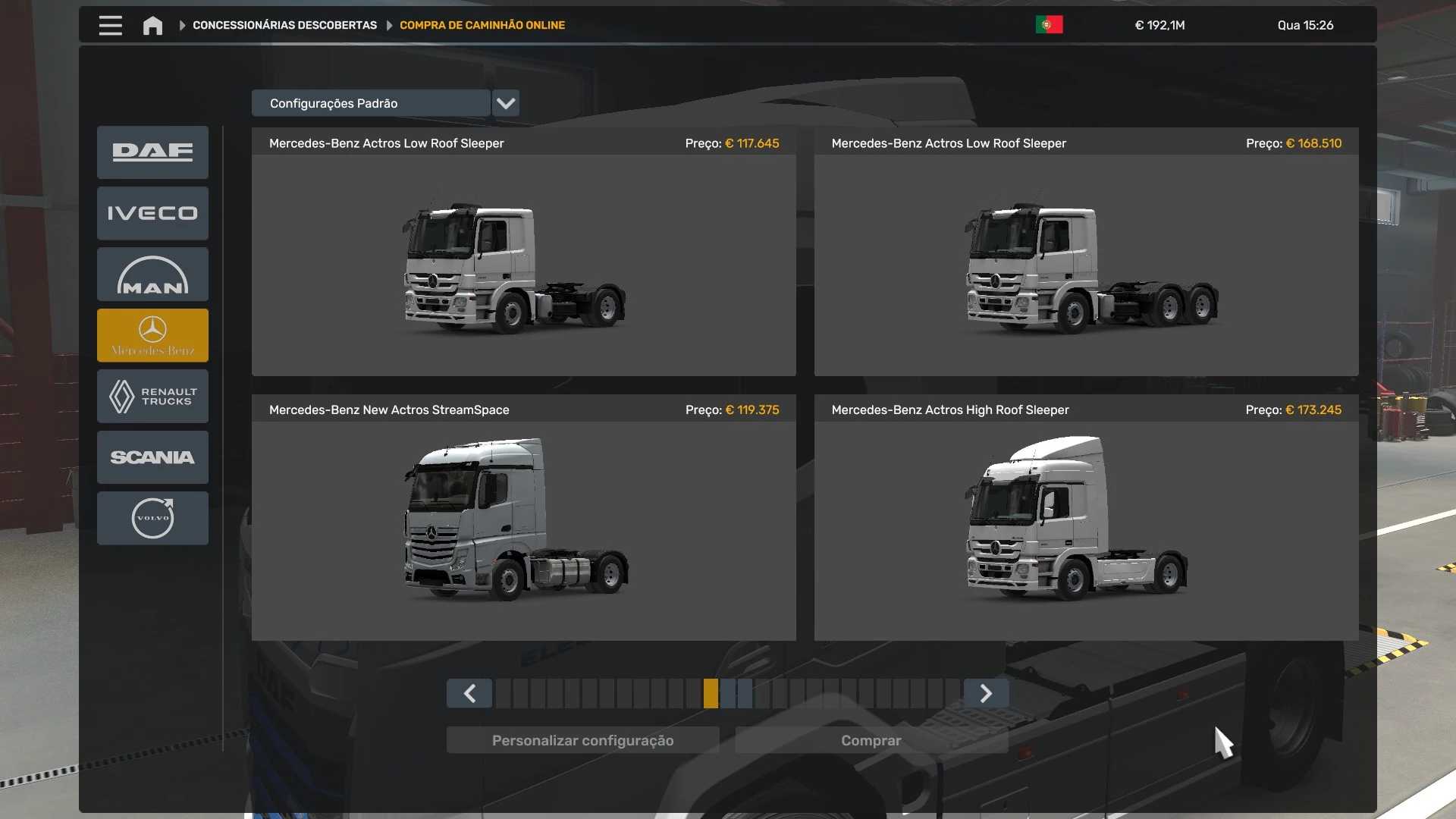
Task: Choose the MAN brand tab
Action: [152, 275]
